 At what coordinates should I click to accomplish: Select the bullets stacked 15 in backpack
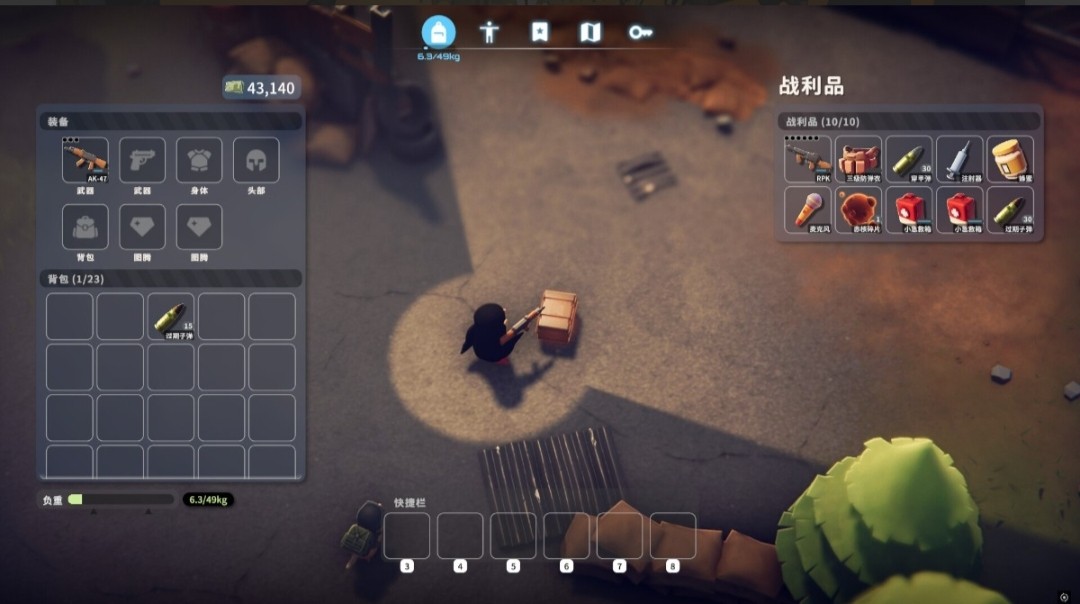point(172,316)
